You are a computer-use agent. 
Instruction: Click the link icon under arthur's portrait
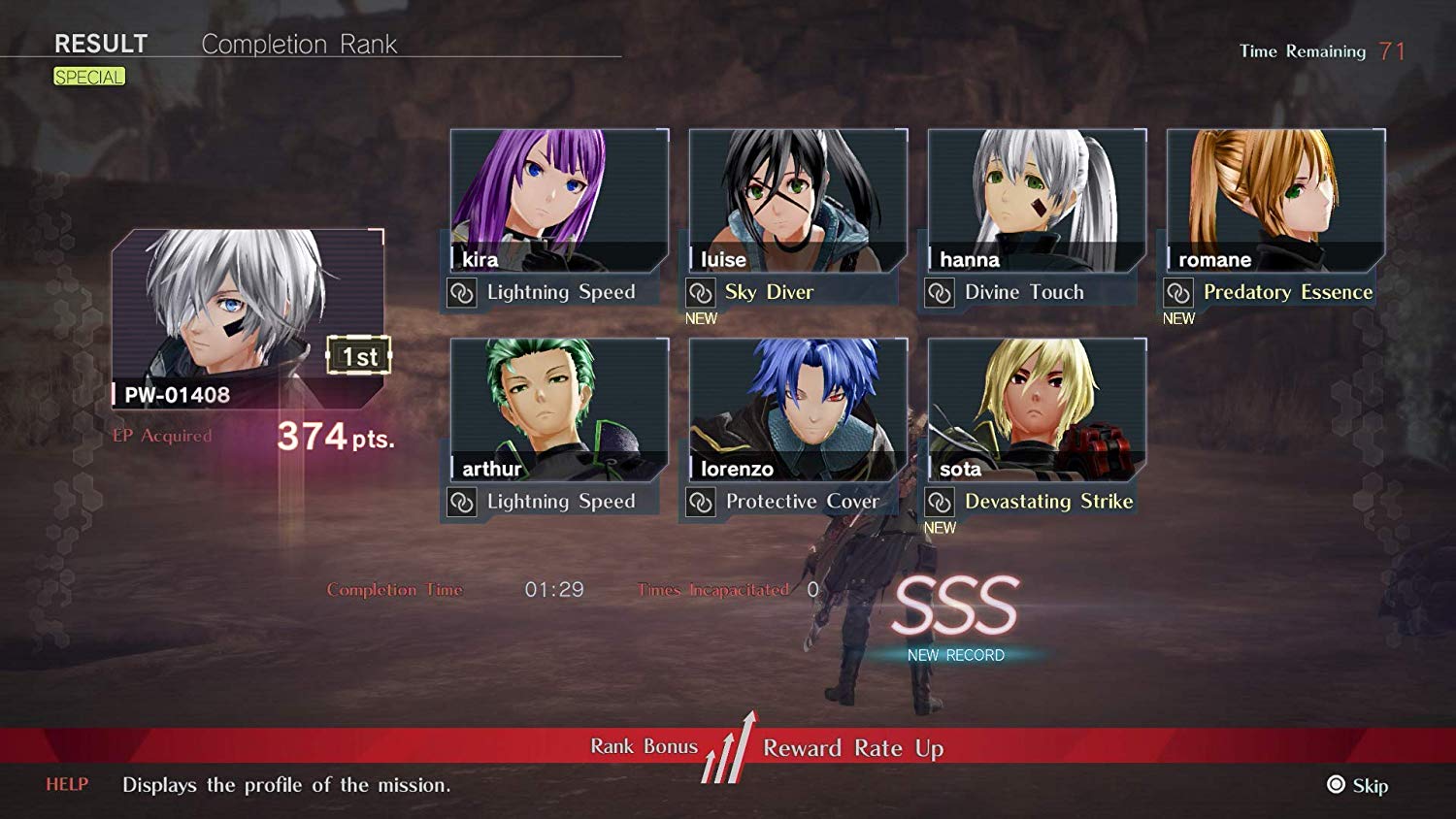(x=464, y=502)
